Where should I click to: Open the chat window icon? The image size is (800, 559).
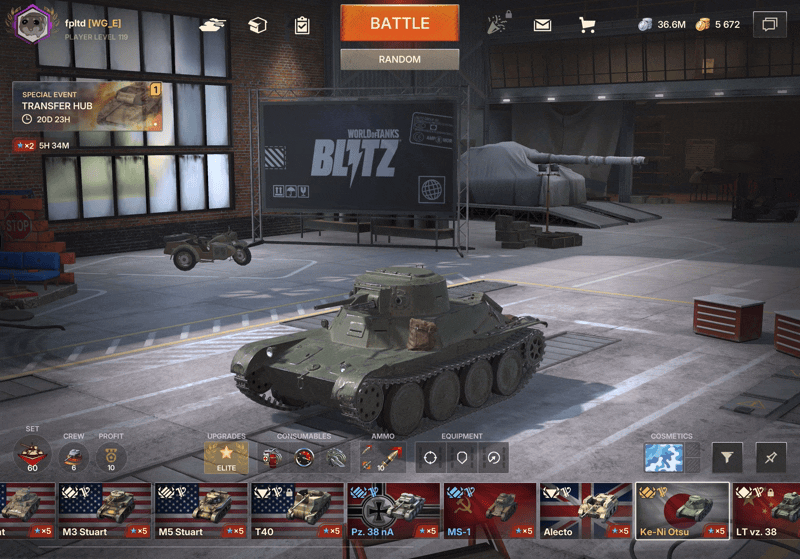tap(769, 23)
